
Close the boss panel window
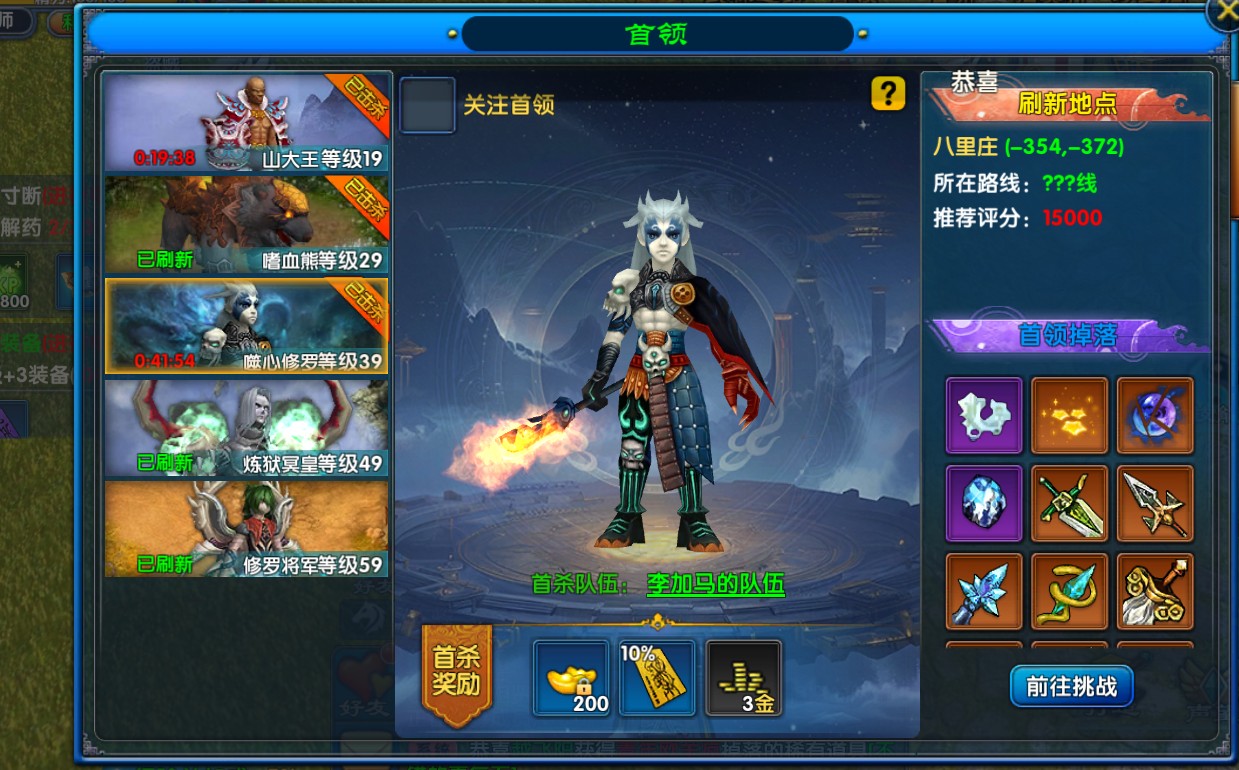1224,14
